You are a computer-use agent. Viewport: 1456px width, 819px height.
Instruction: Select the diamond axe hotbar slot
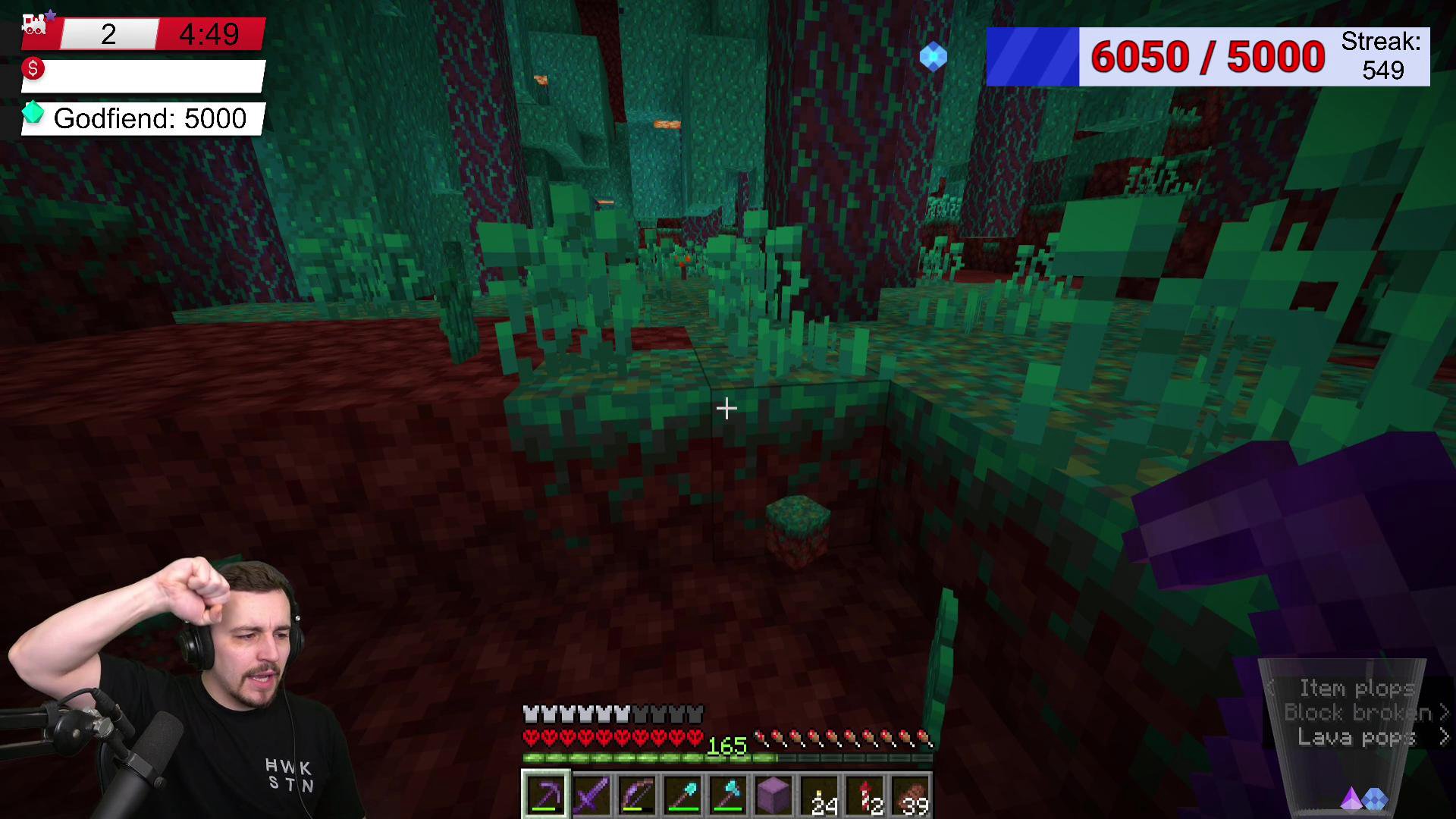728,795
